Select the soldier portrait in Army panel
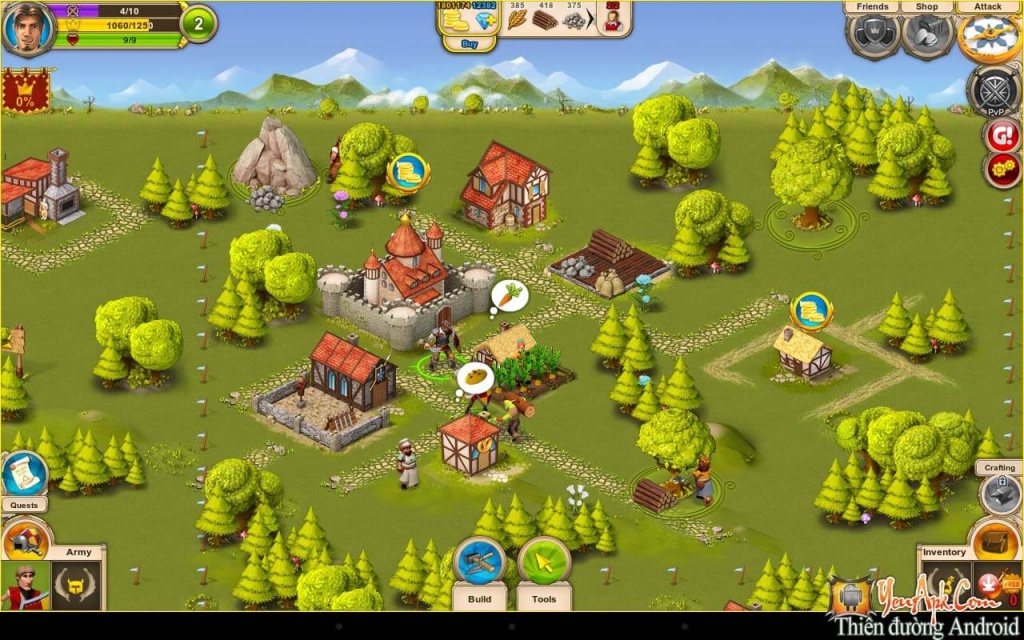This screenshot has width=1024, height=640. pyautogui.click(x=25, y=586)
